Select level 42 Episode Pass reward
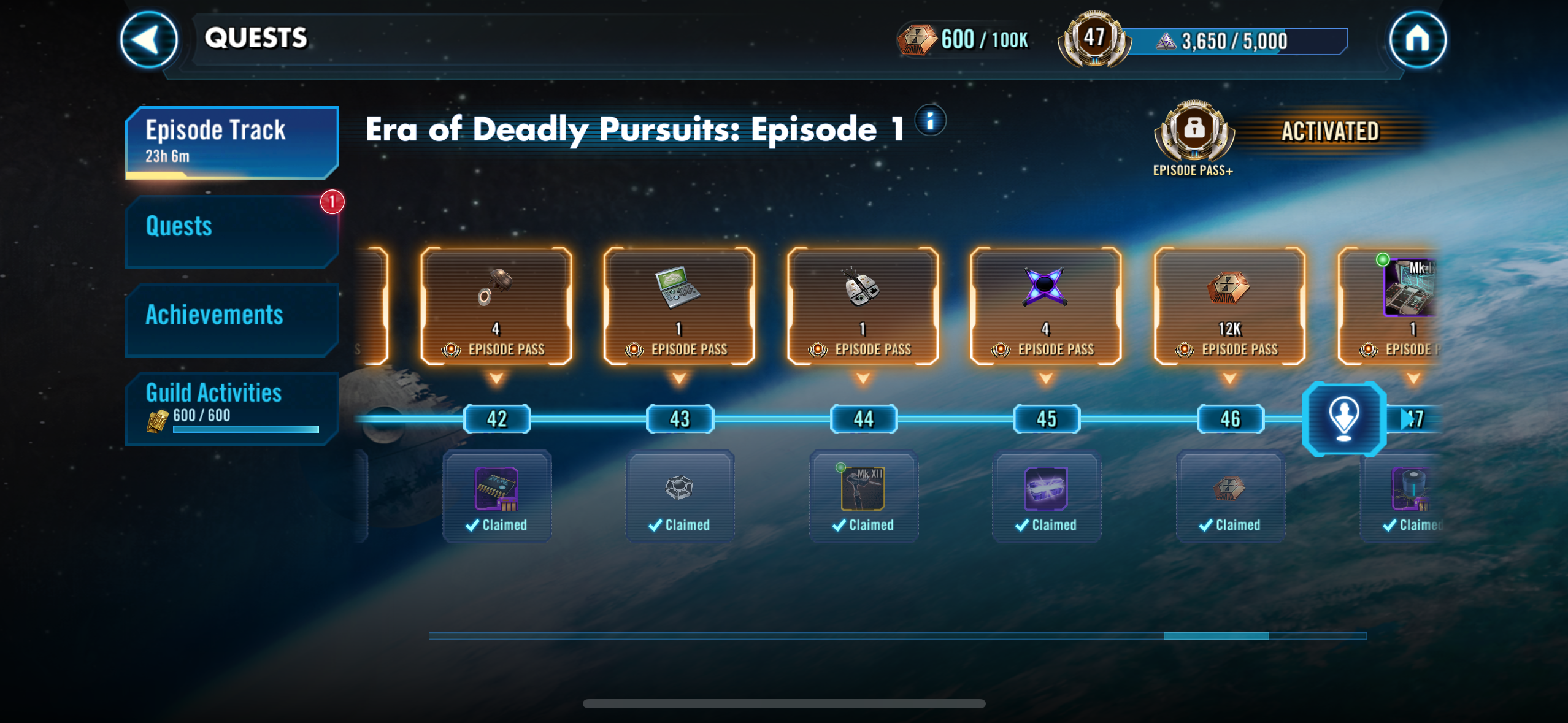 [496, 305]
